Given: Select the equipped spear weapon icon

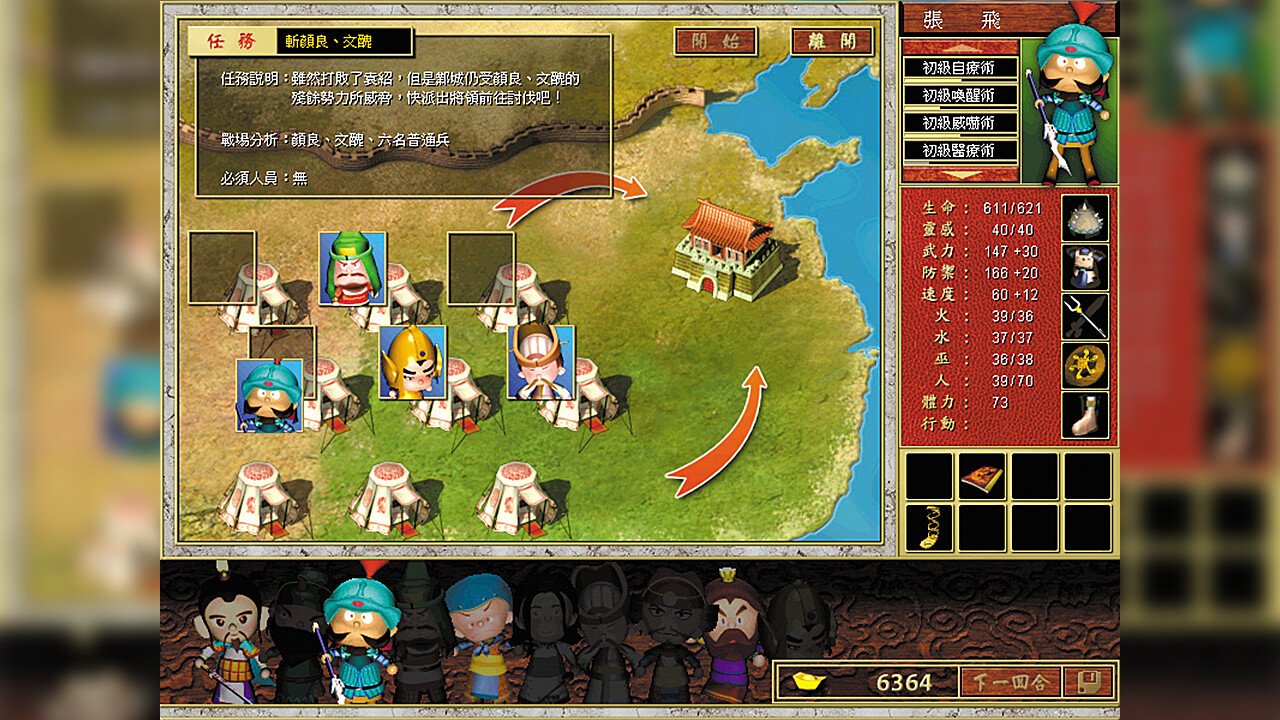Looking at the screenshot, I should pos(1087,316).
